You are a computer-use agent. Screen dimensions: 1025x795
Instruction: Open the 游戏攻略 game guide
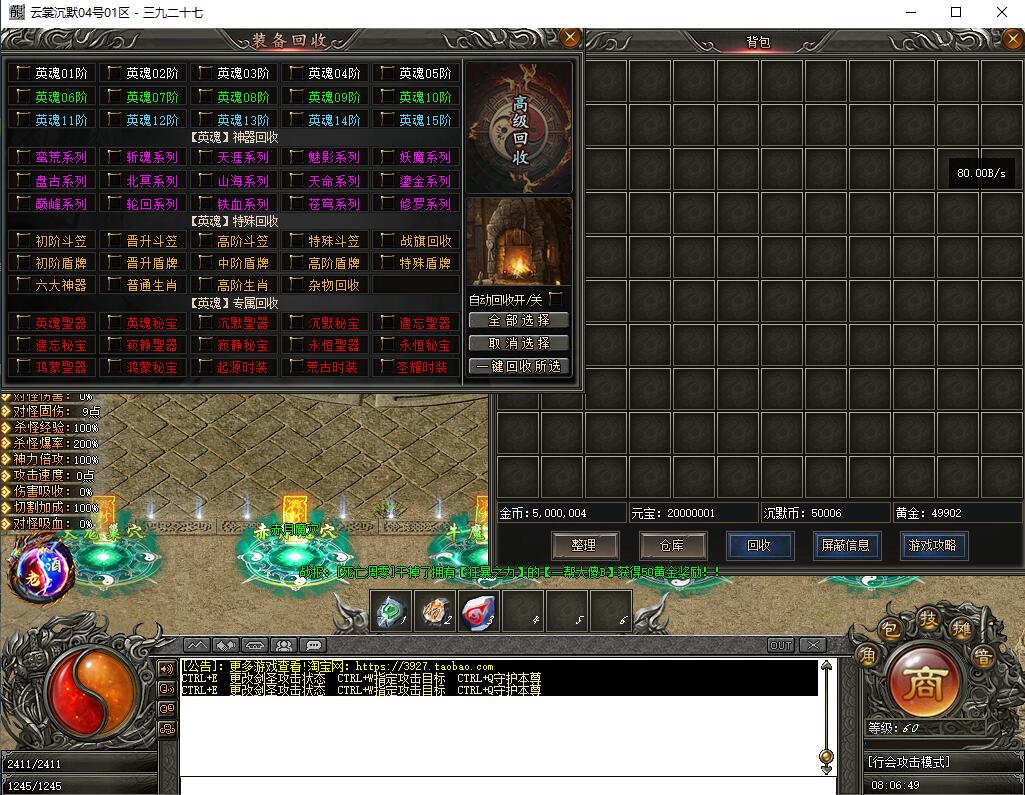pos(932,545)
